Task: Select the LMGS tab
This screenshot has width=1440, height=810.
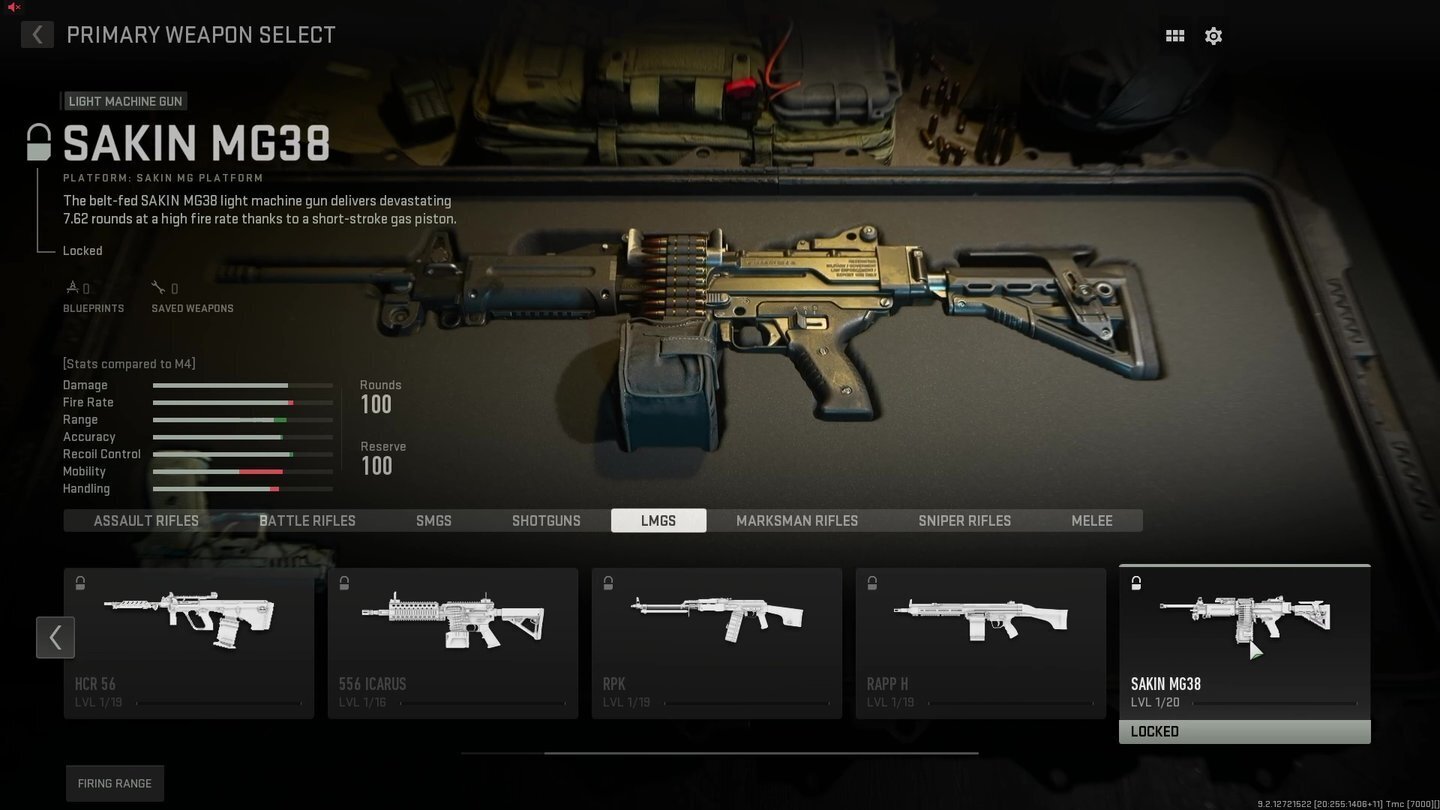Action: pyautogui.click(x=658, y=520)
